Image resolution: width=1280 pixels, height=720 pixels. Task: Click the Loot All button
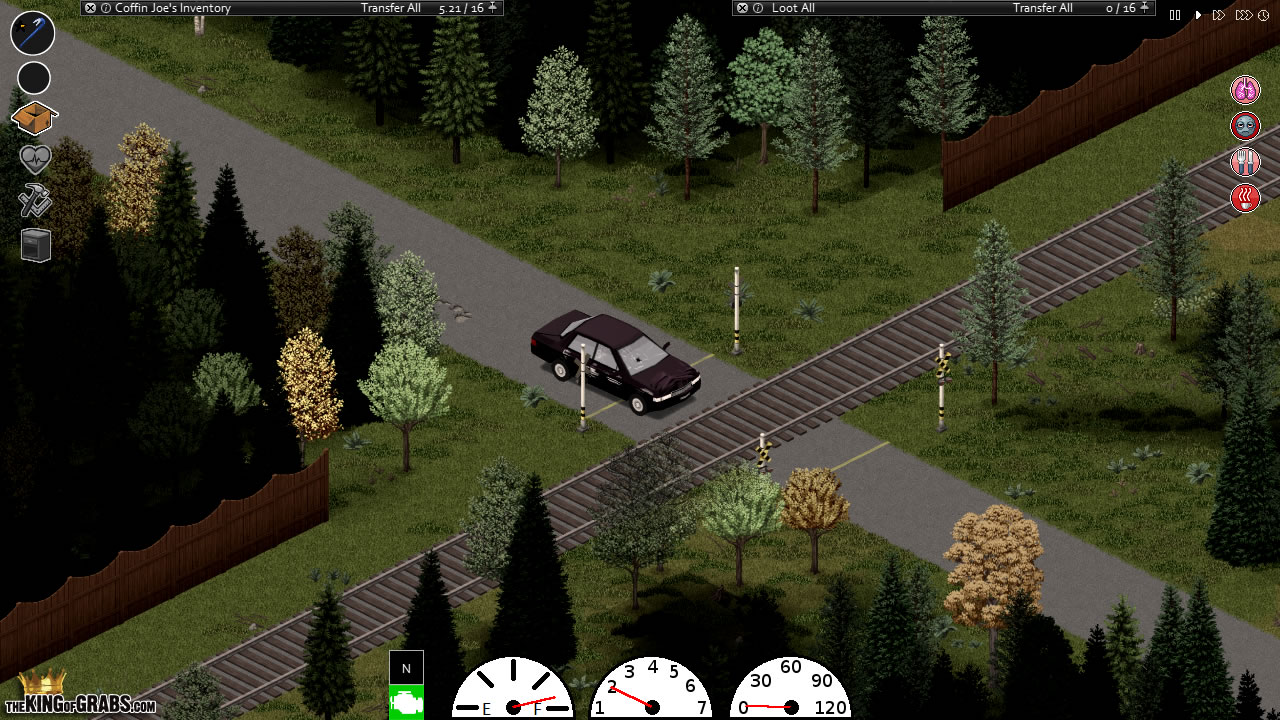click(x=793, y=8)
